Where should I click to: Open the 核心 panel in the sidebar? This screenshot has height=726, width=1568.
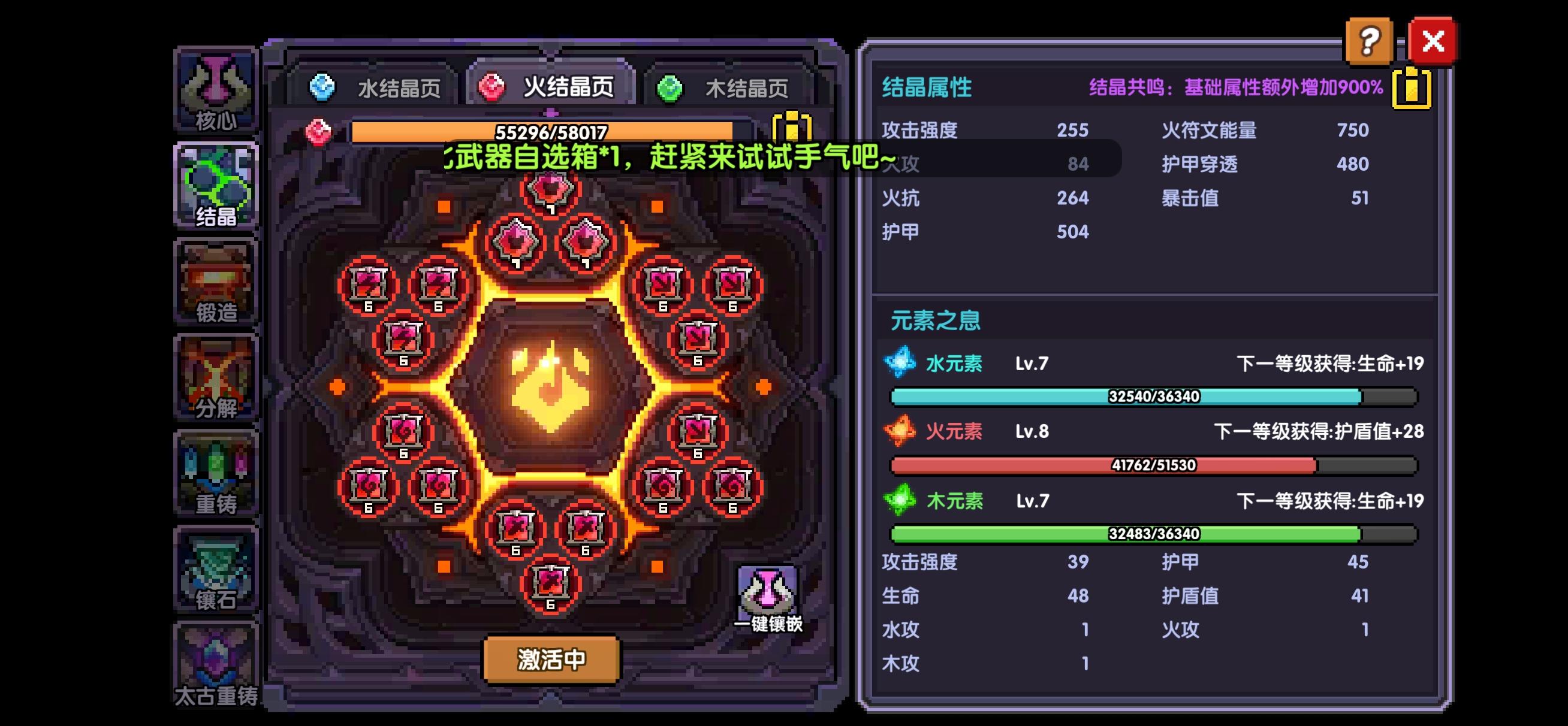coord(218,91)
